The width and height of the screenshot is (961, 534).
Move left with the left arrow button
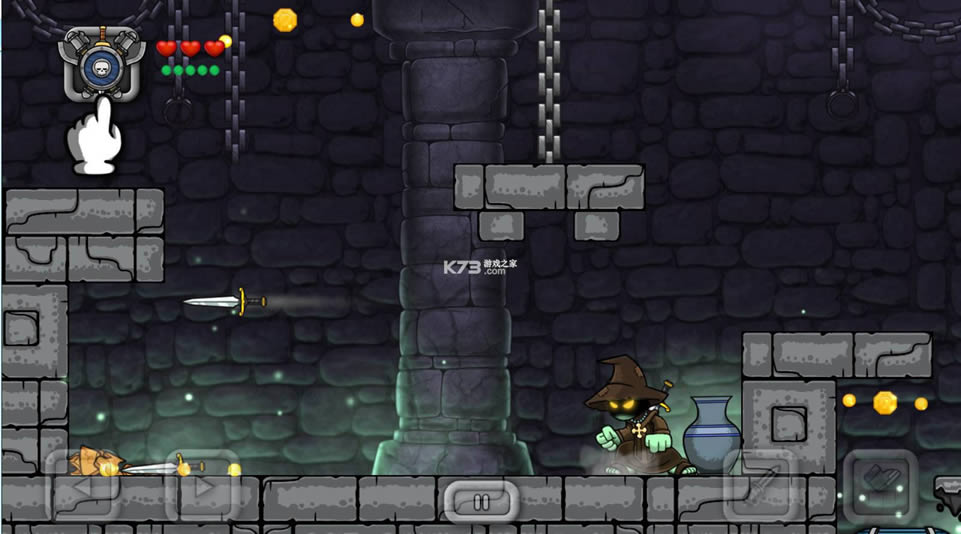tap(81, 488)
